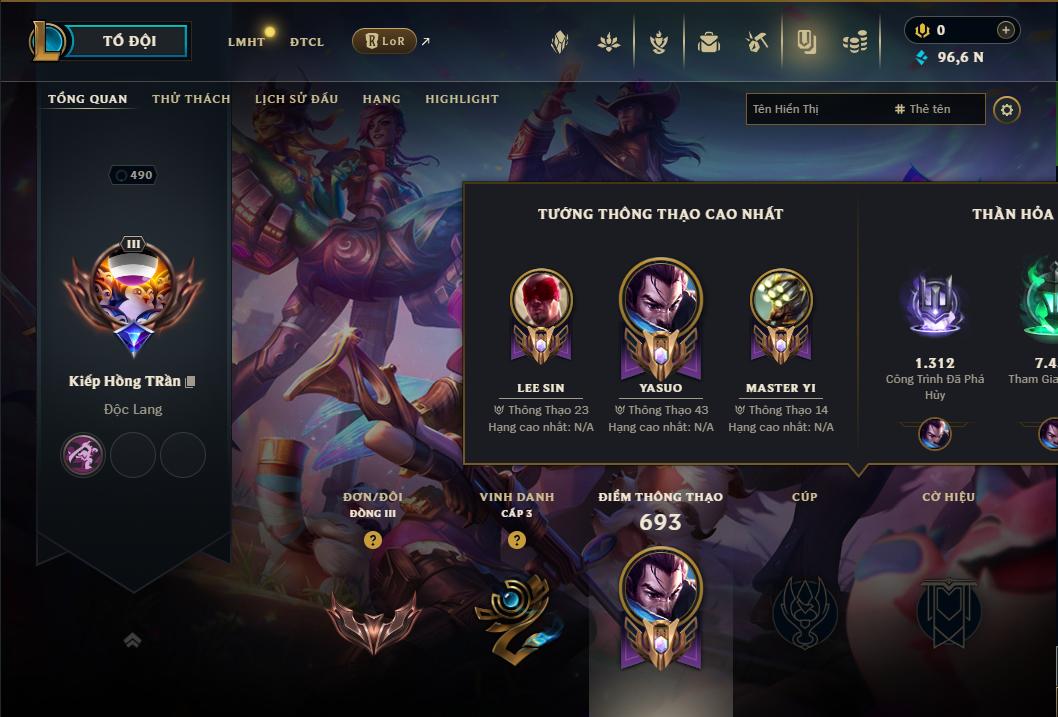Viewport: 1058px width, 717px height.
Task: Open the store coins stack icon
Action: click(854, 42)
